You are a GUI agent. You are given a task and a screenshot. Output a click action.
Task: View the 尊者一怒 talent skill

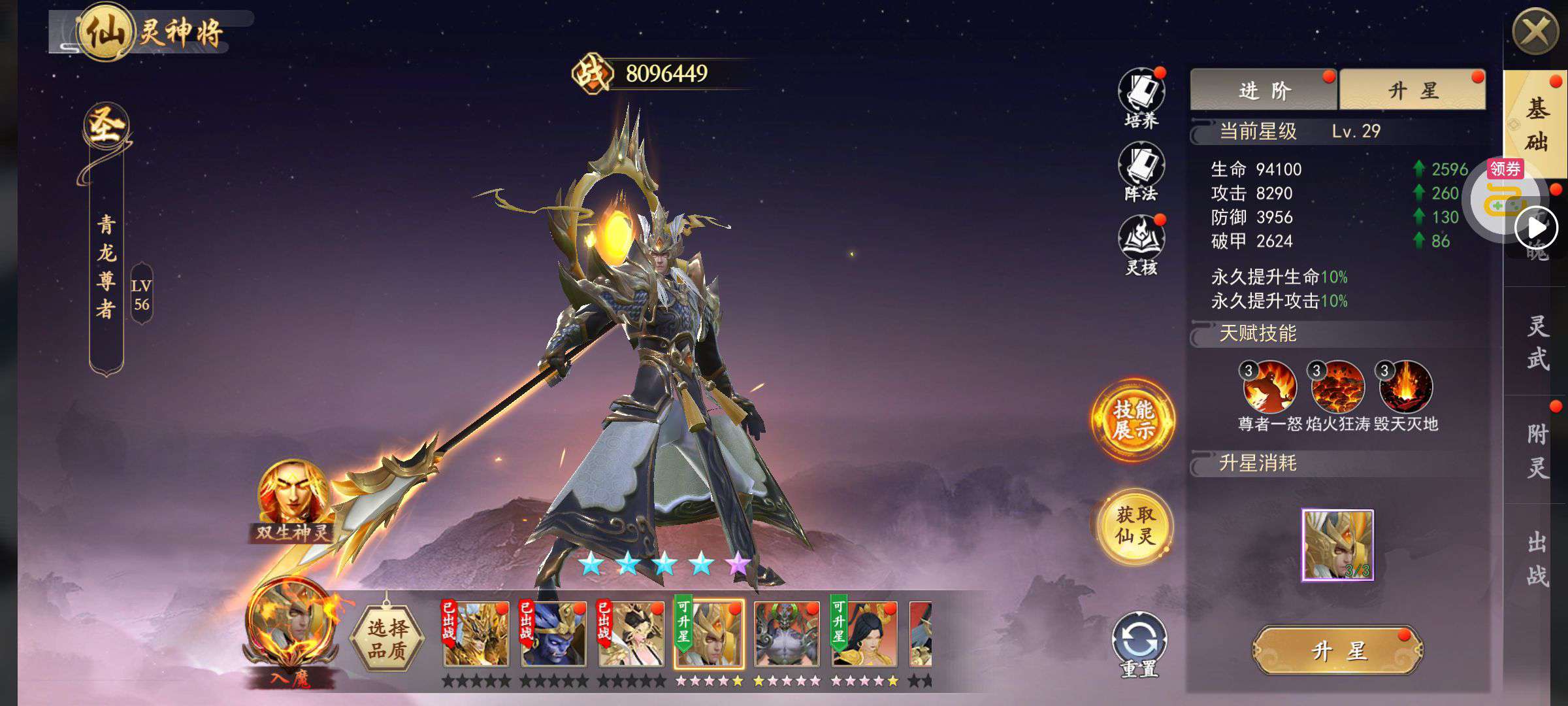coord(1269,388)
